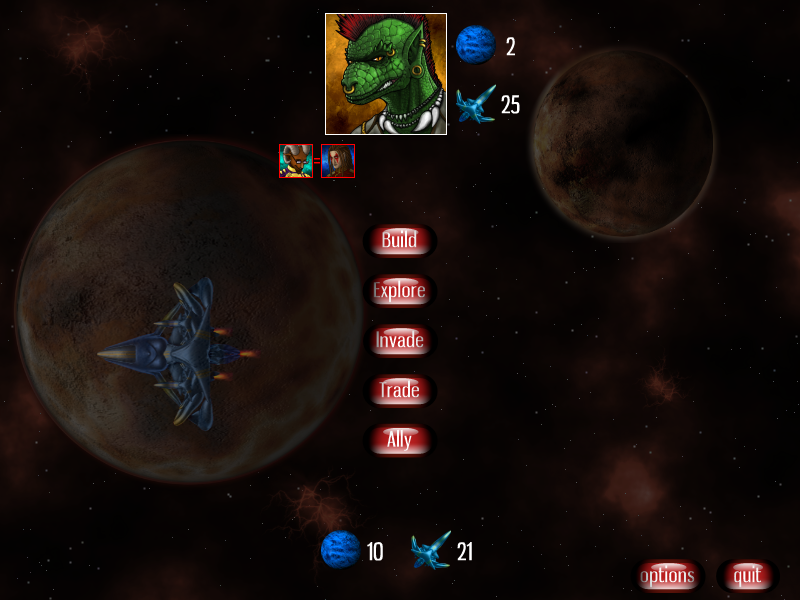Screen dimensions: 800x600
Task: Click the red-haired alien small portrait
Action: 338,161
